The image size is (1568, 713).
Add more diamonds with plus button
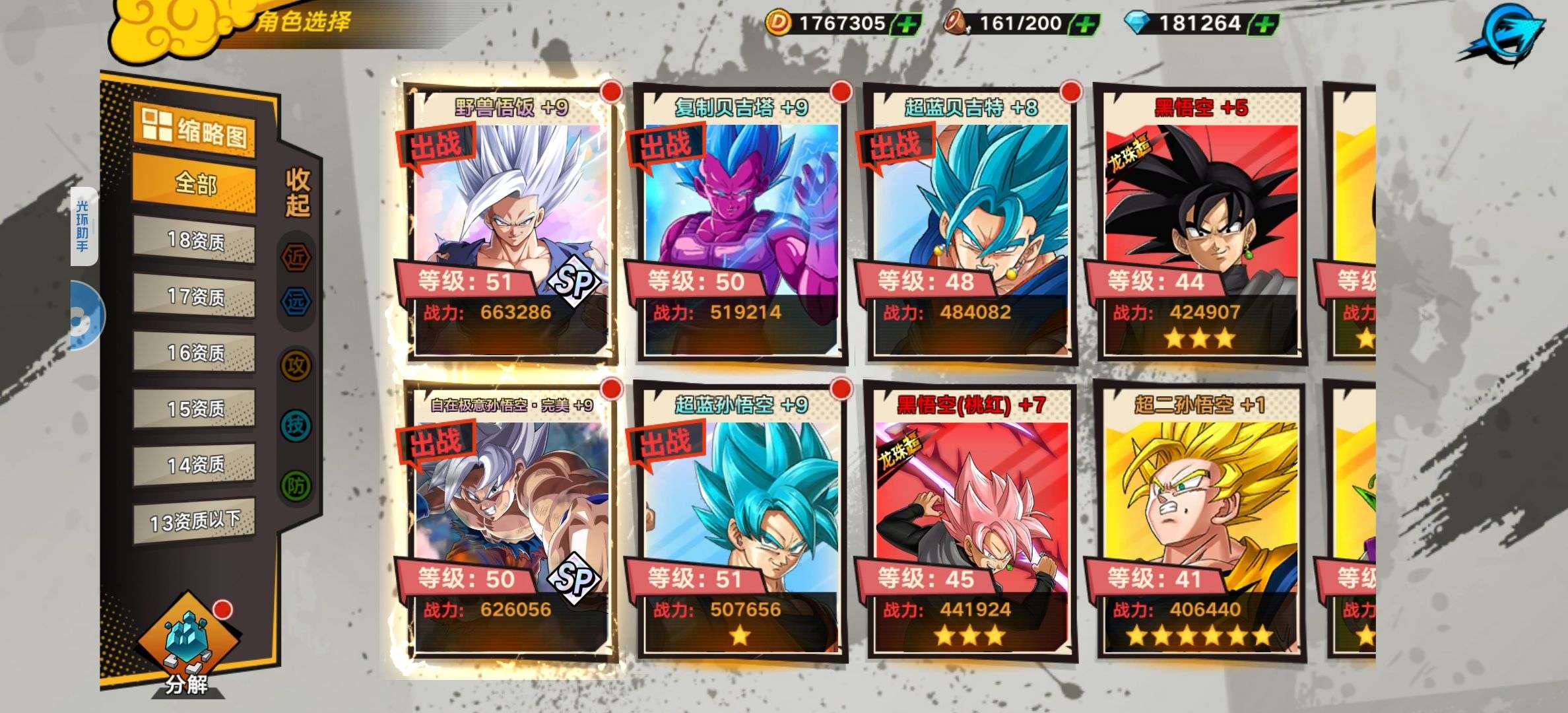(1264, 24)
